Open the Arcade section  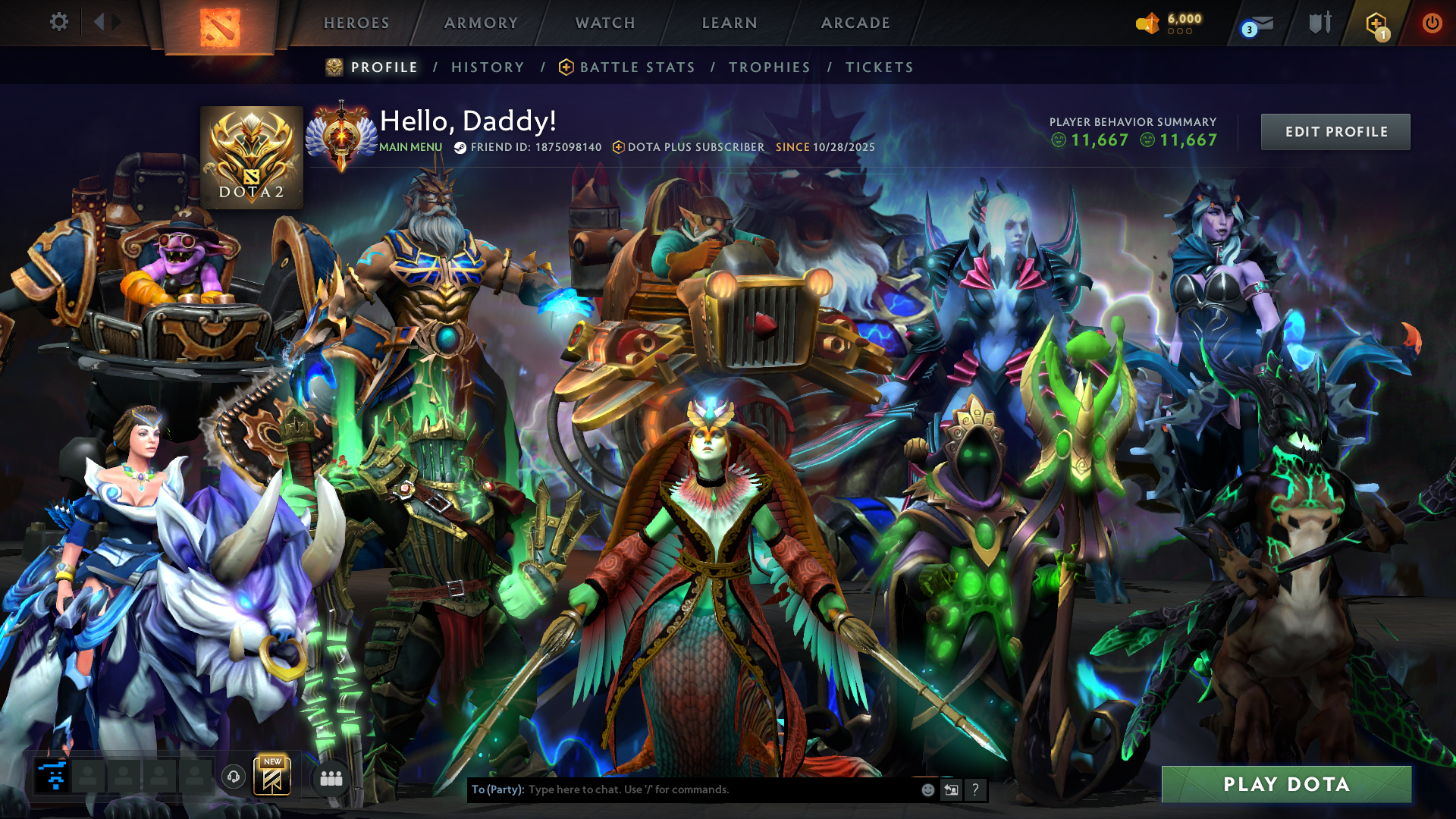point(855,23)
